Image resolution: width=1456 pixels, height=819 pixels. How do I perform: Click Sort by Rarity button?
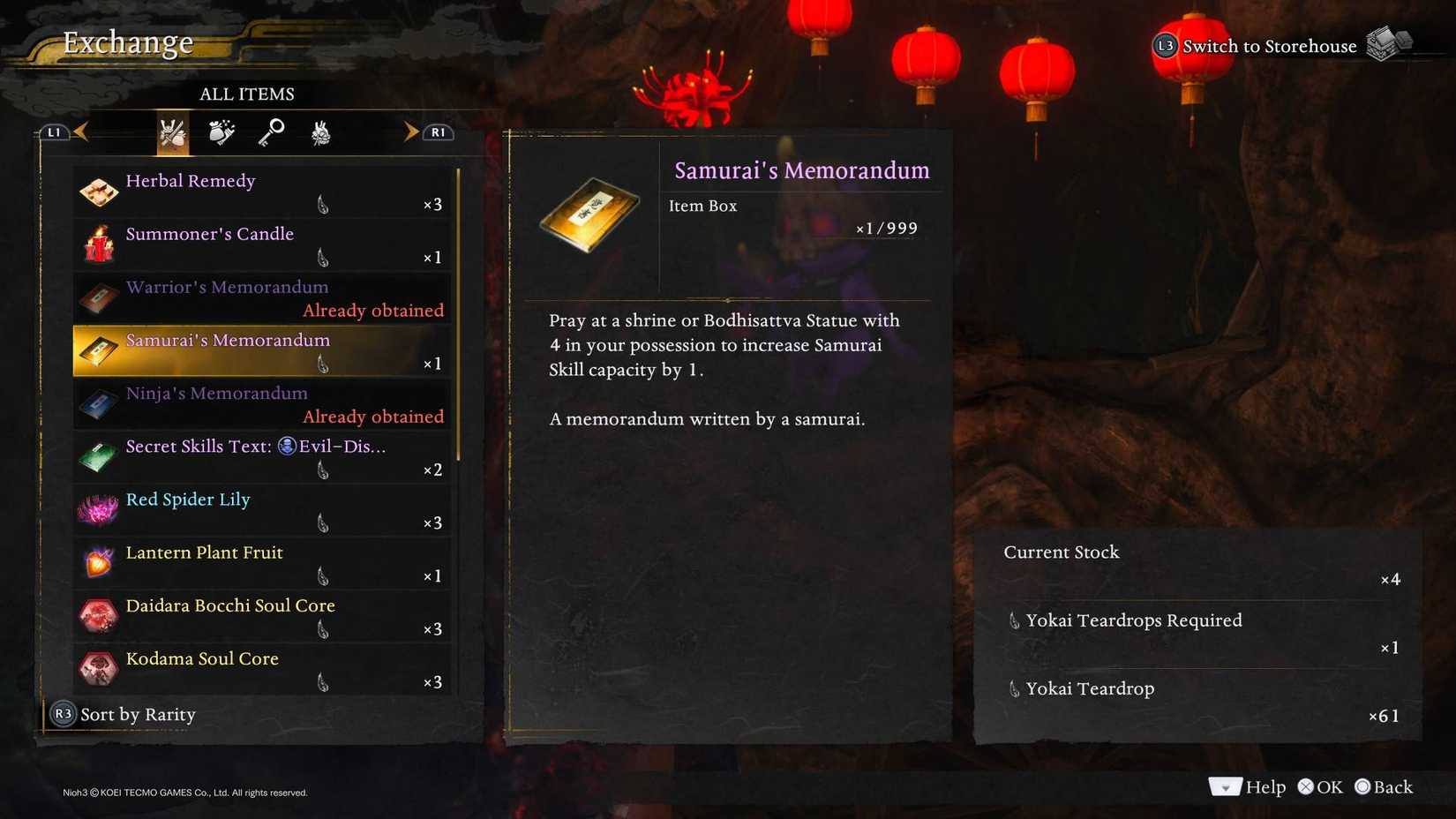(x=124, y=715)
